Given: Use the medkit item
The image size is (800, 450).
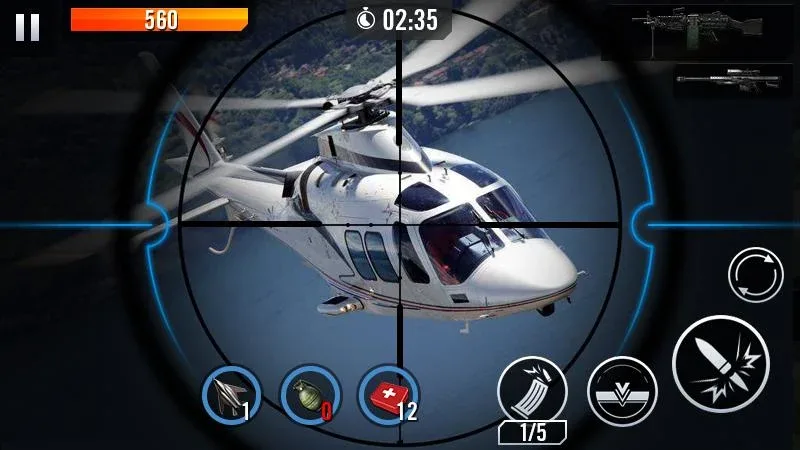Looking at the screenshot, I should (x=387, y=393).
